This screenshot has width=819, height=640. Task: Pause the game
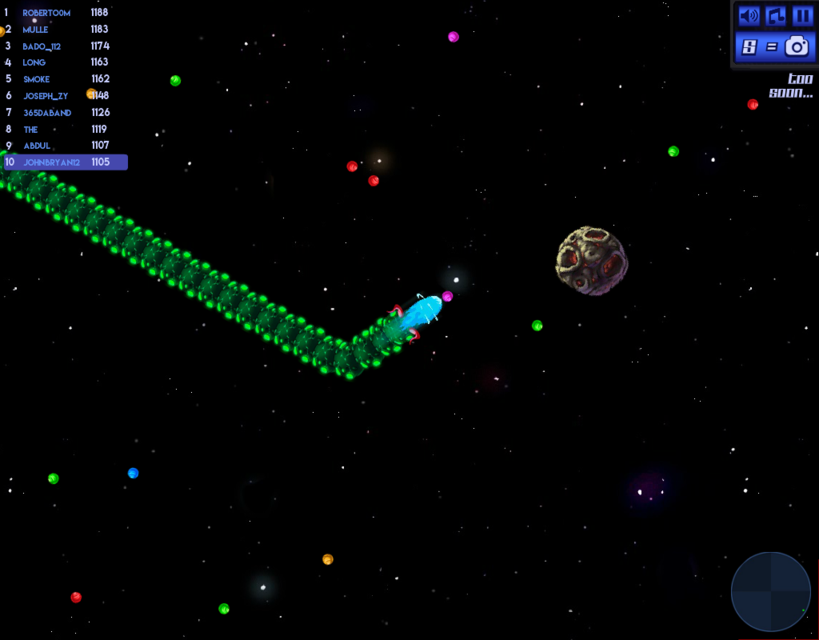pos(802,16)
